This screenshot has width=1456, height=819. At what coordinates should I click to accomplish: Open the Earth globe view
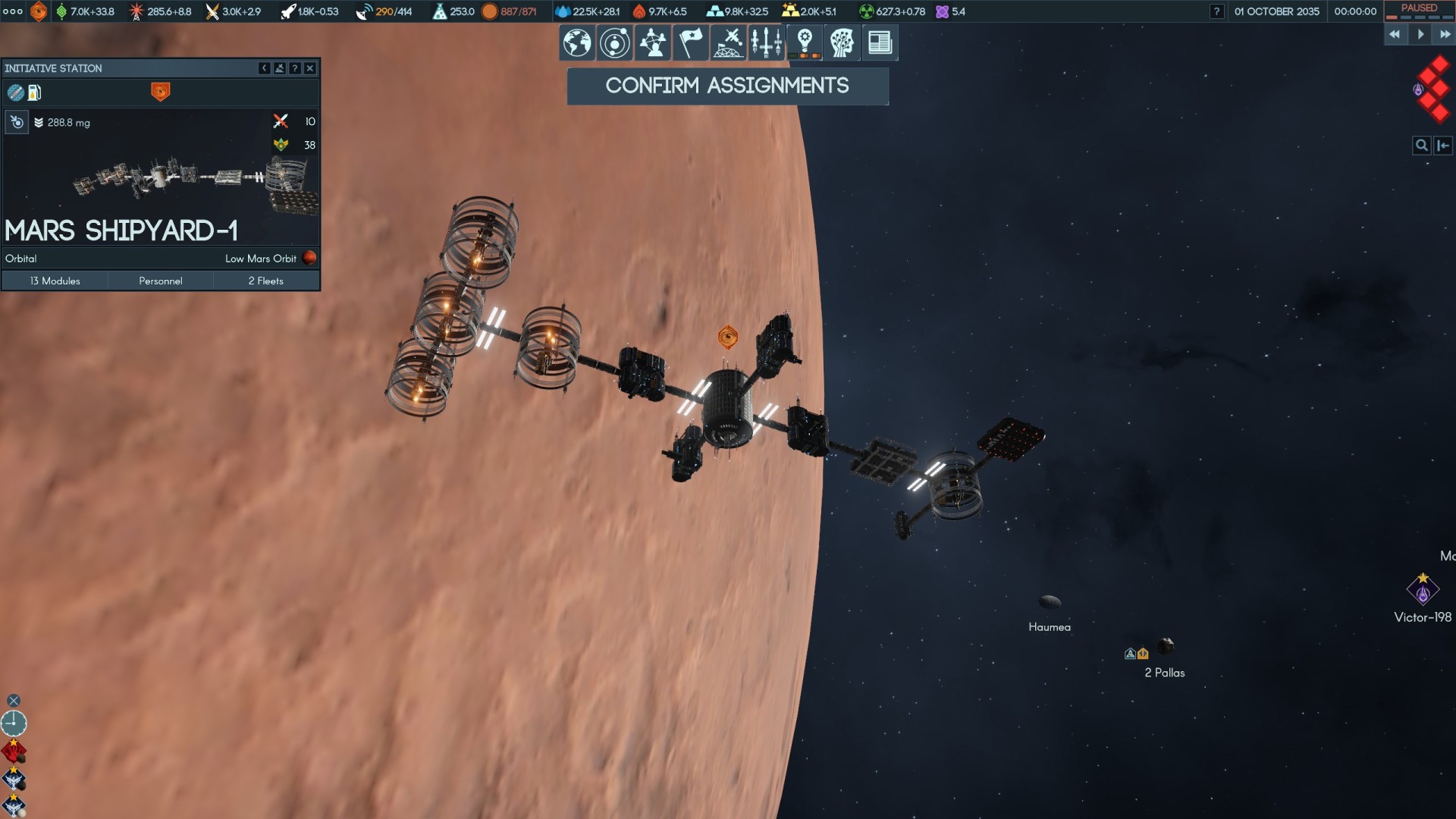(x=577, y=42)
